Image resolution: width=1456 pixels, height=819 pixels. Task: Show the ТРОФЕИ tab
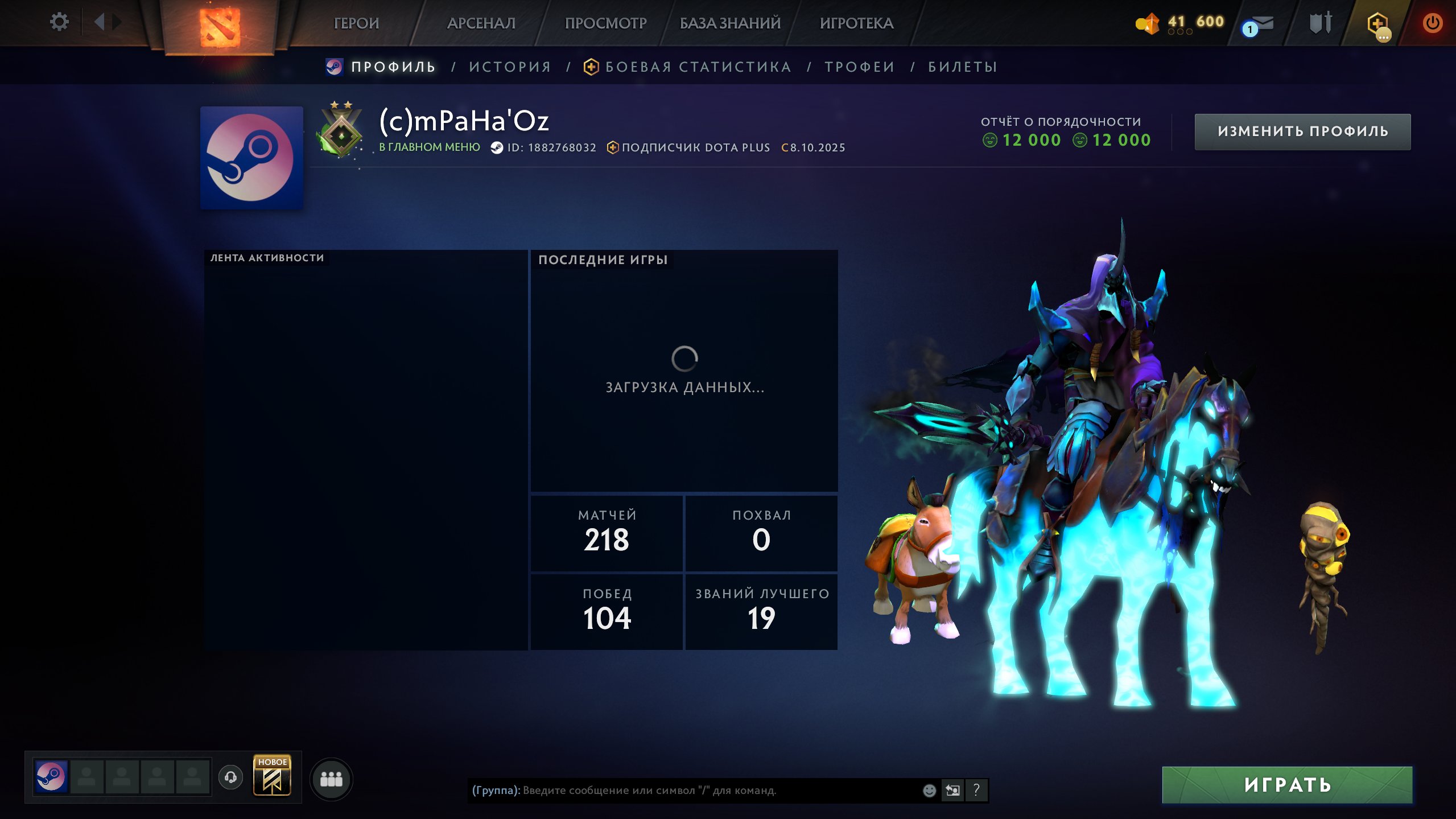click(x=860, y=67)
